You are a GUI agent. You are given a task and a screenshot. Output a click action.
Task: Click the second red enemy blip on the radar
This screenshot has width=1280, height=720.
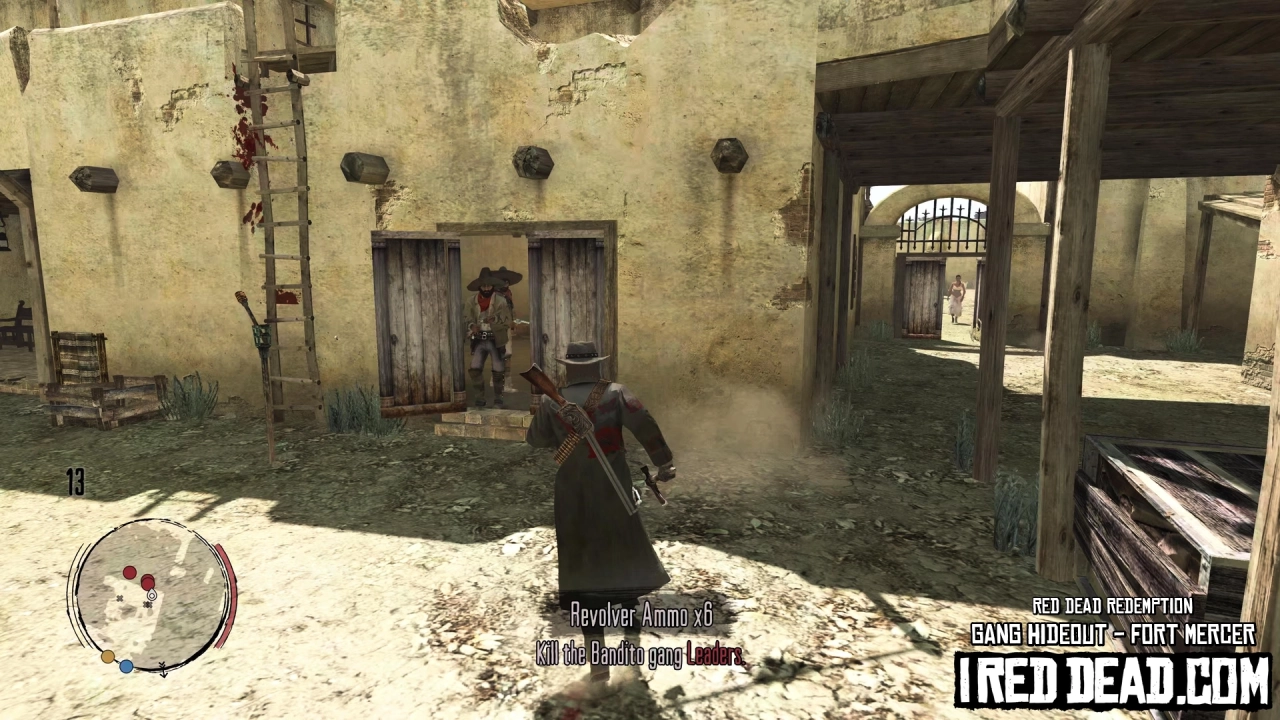tap(147, 582)
